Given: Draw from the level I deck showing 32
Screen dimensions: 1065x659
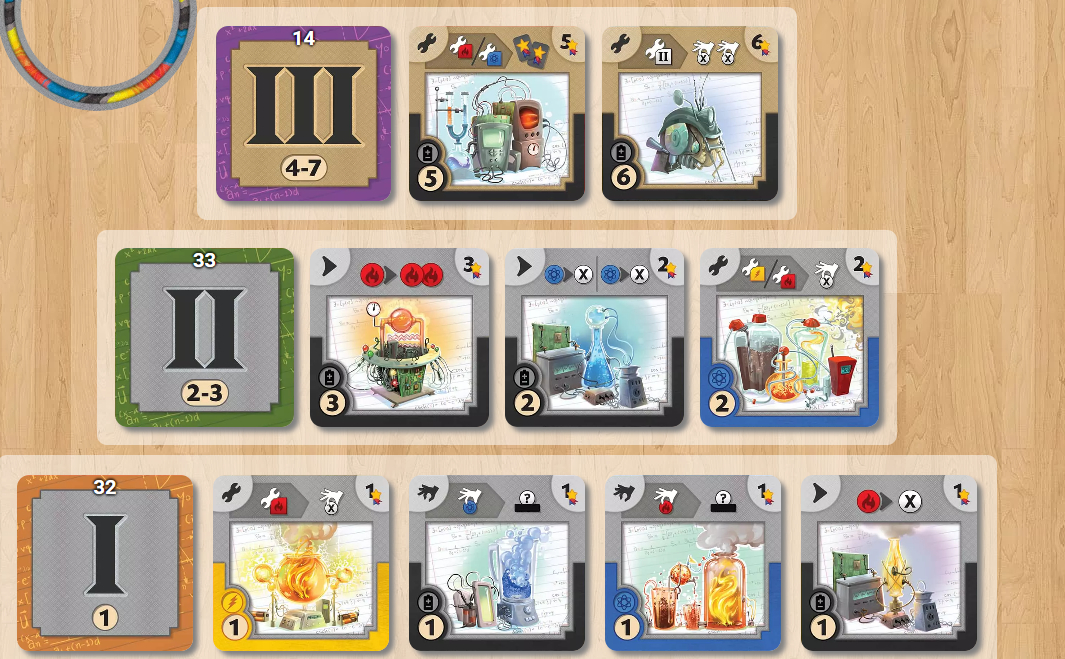Looking at the screenshot, I should pos(105,564).
